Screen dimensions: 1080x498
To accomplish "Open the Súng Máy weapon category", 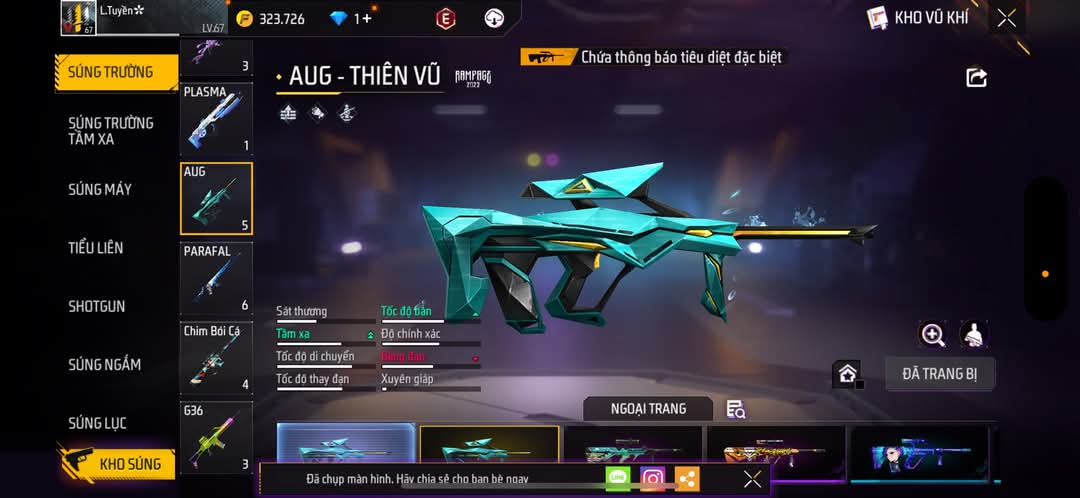I will 100,189.
